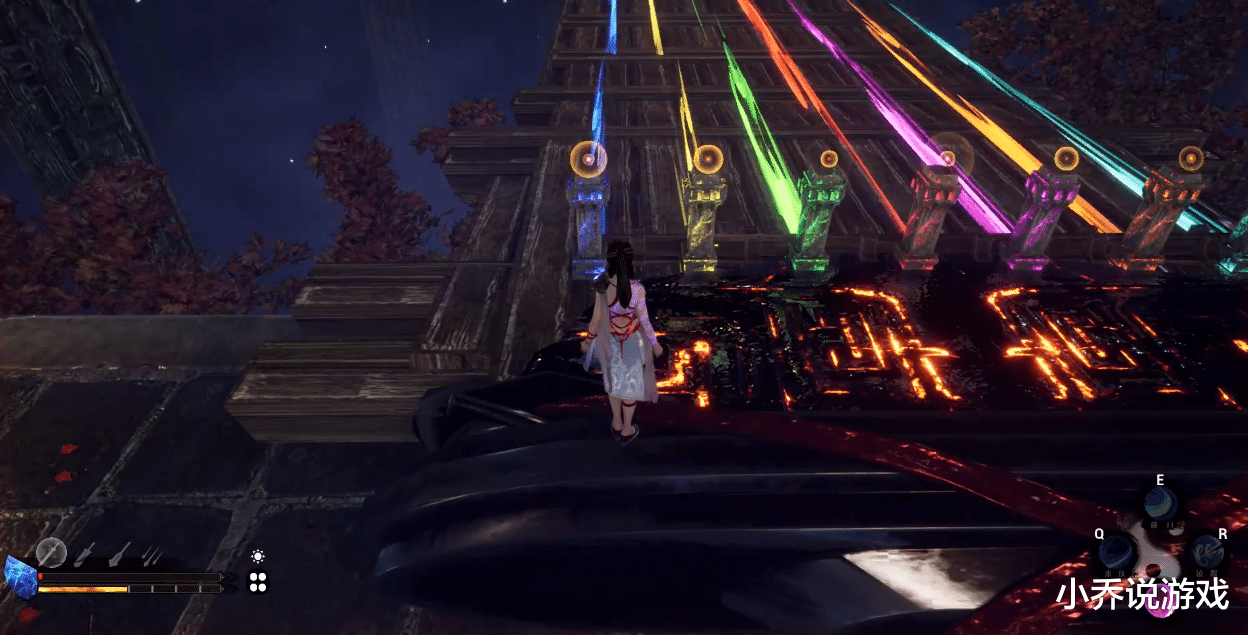
Task: Click the blue crystal shield emblem
Action: (20, 578)
